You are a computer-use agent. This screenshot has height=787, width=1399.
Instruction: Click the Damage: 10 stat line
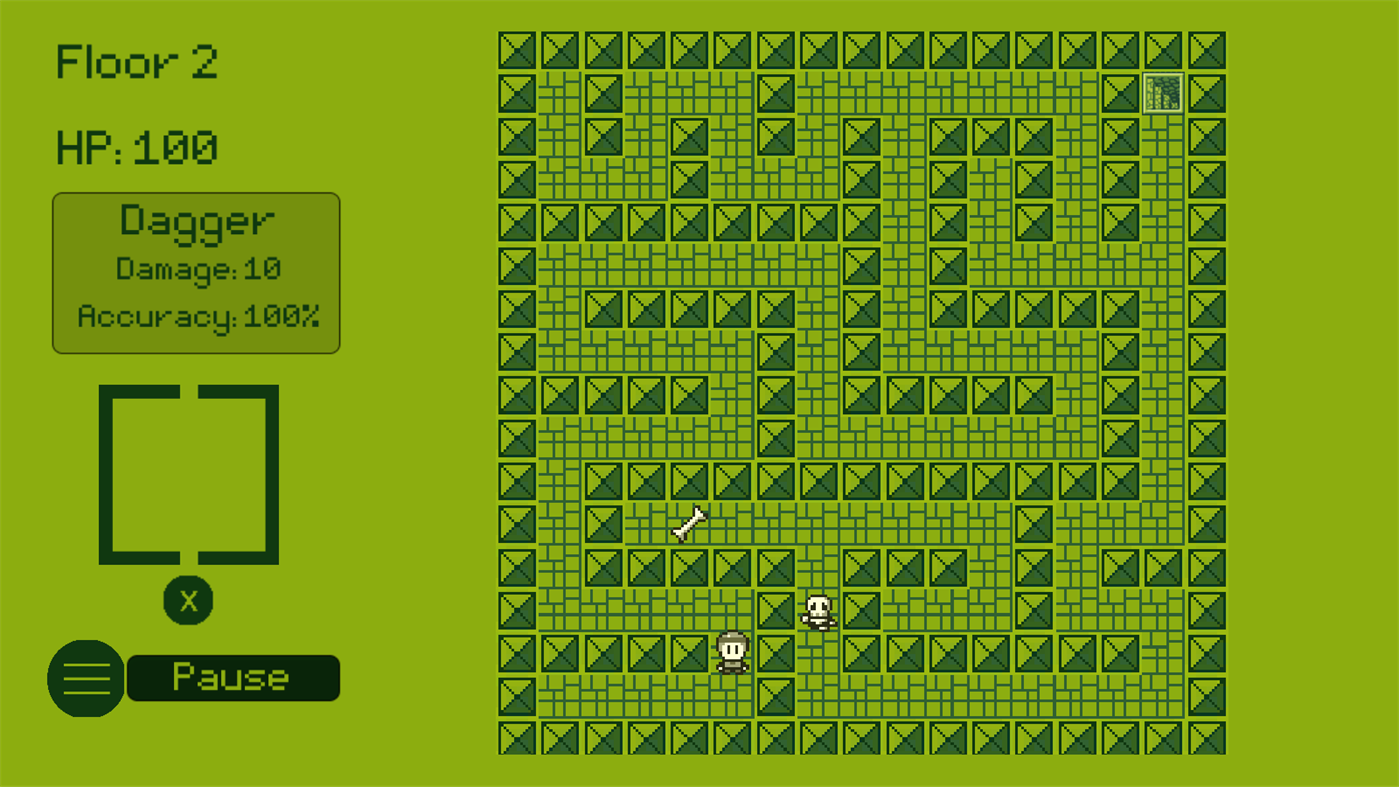tap(199, 268)
